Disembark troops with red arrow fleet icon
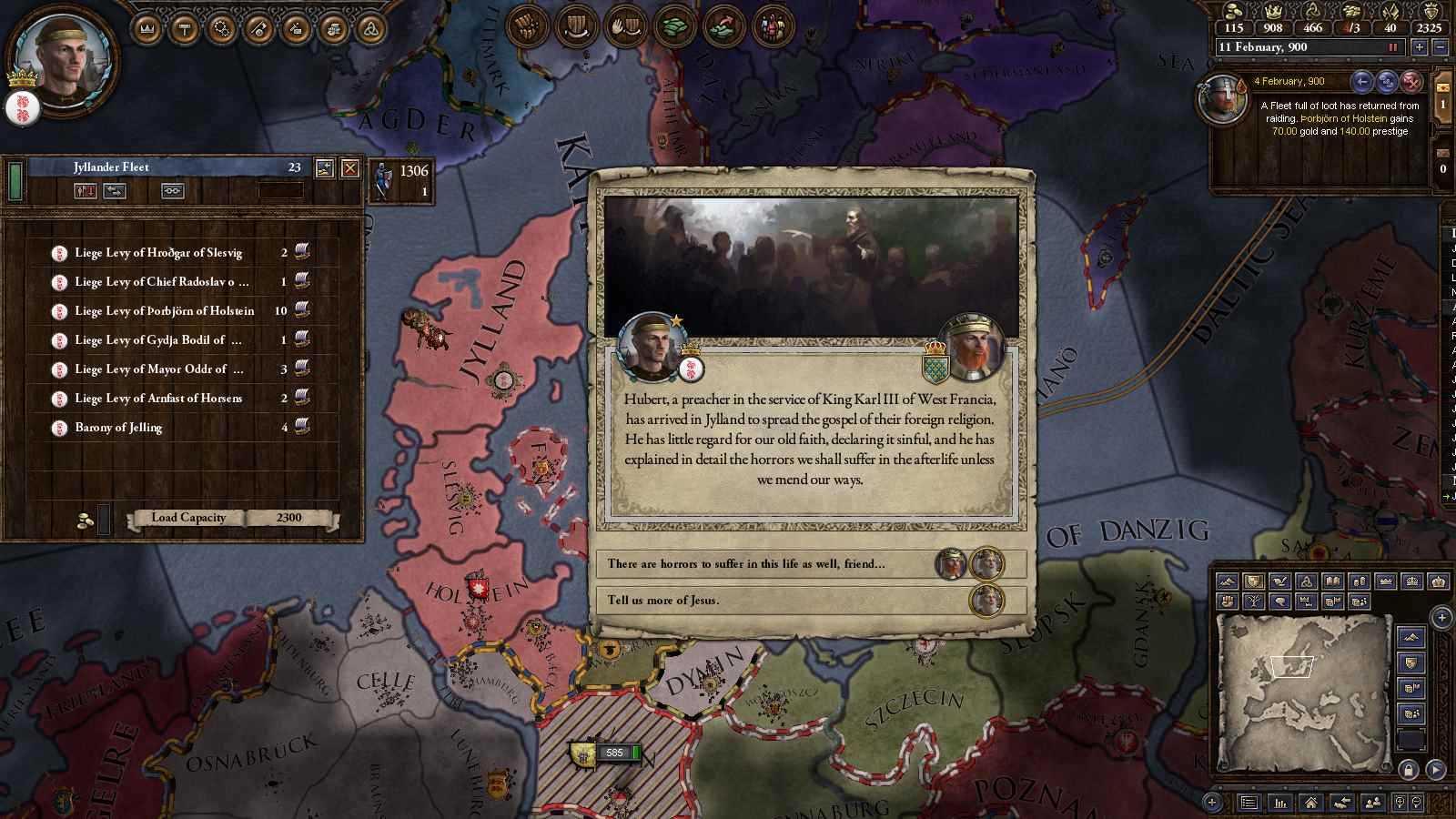The image size is (1456, 819). (x=86, y=191)
